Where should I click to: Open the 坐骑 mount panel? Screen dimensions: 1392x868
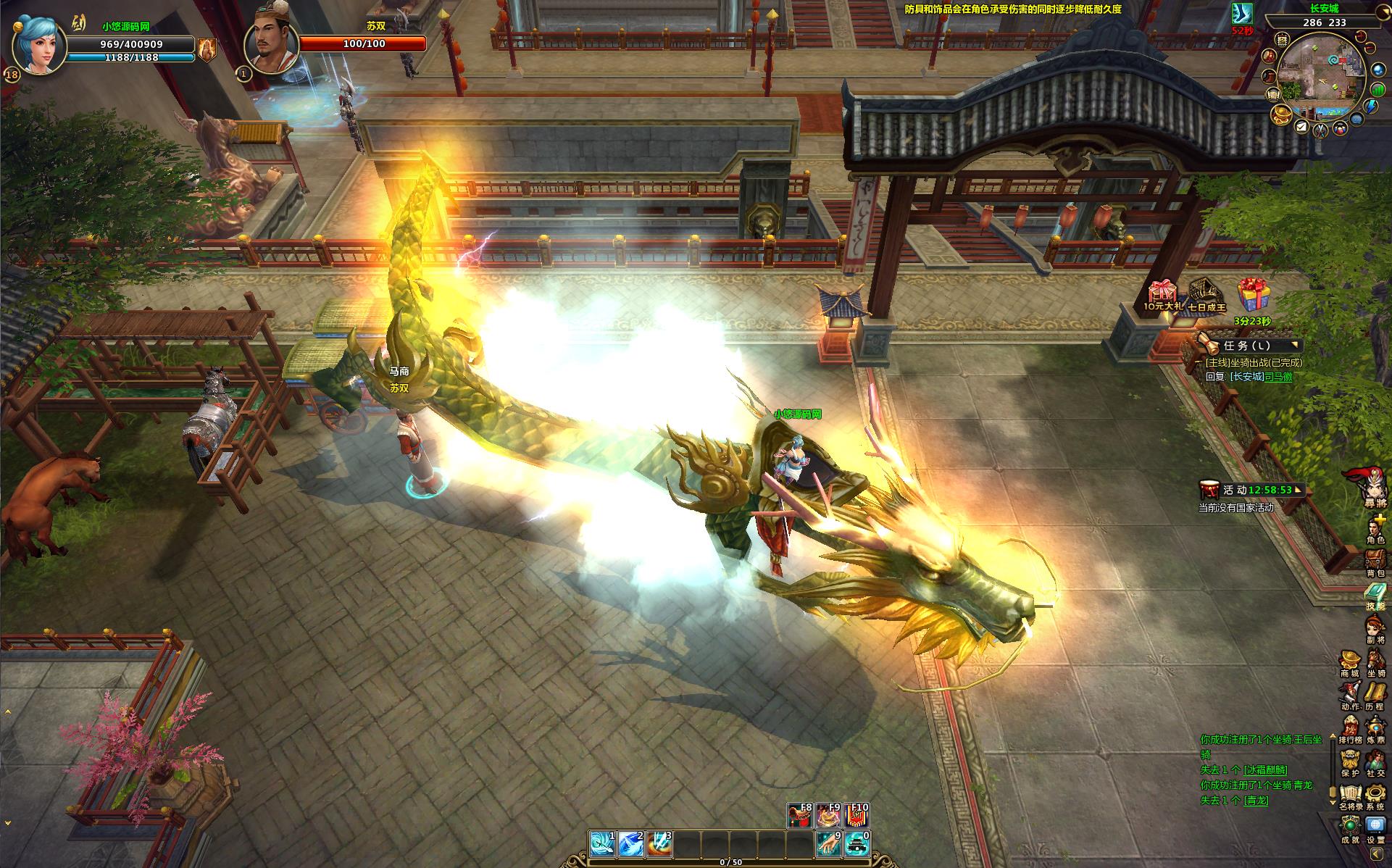(1375, 663)
